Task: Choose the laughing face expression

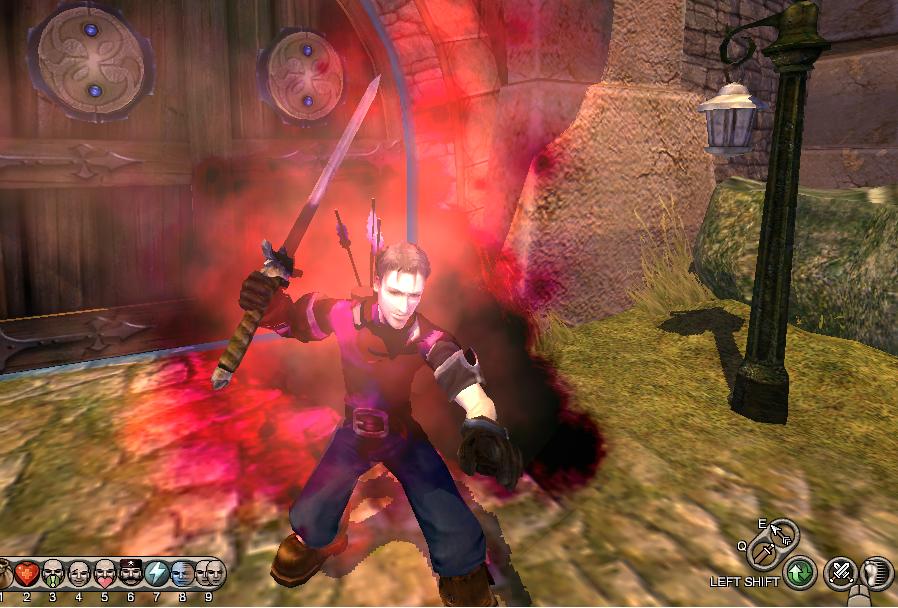Action: [x=79, y=573]
